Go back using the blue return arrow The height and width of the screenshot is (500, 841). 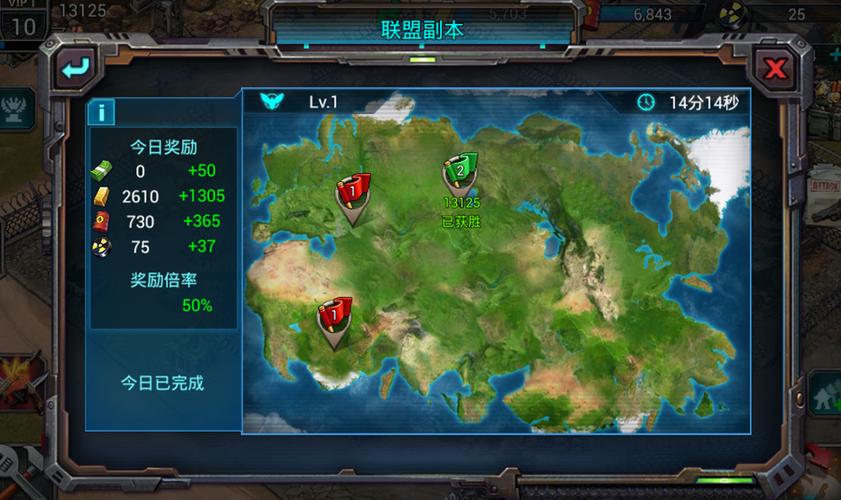pos(75,68)
